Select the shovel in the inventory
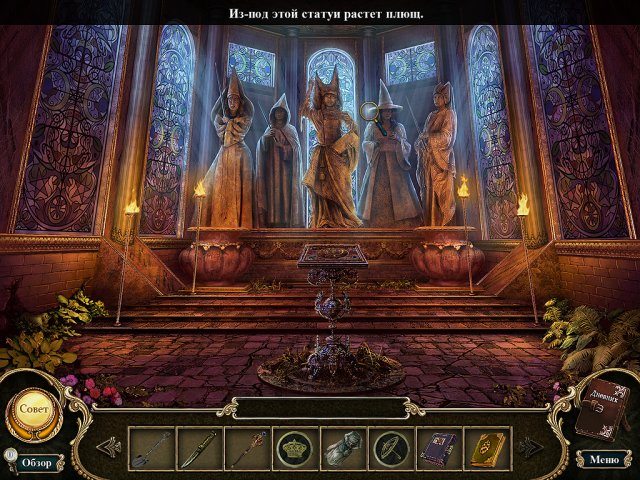Viewport: 640px width, 480px height. click(152, 447)
